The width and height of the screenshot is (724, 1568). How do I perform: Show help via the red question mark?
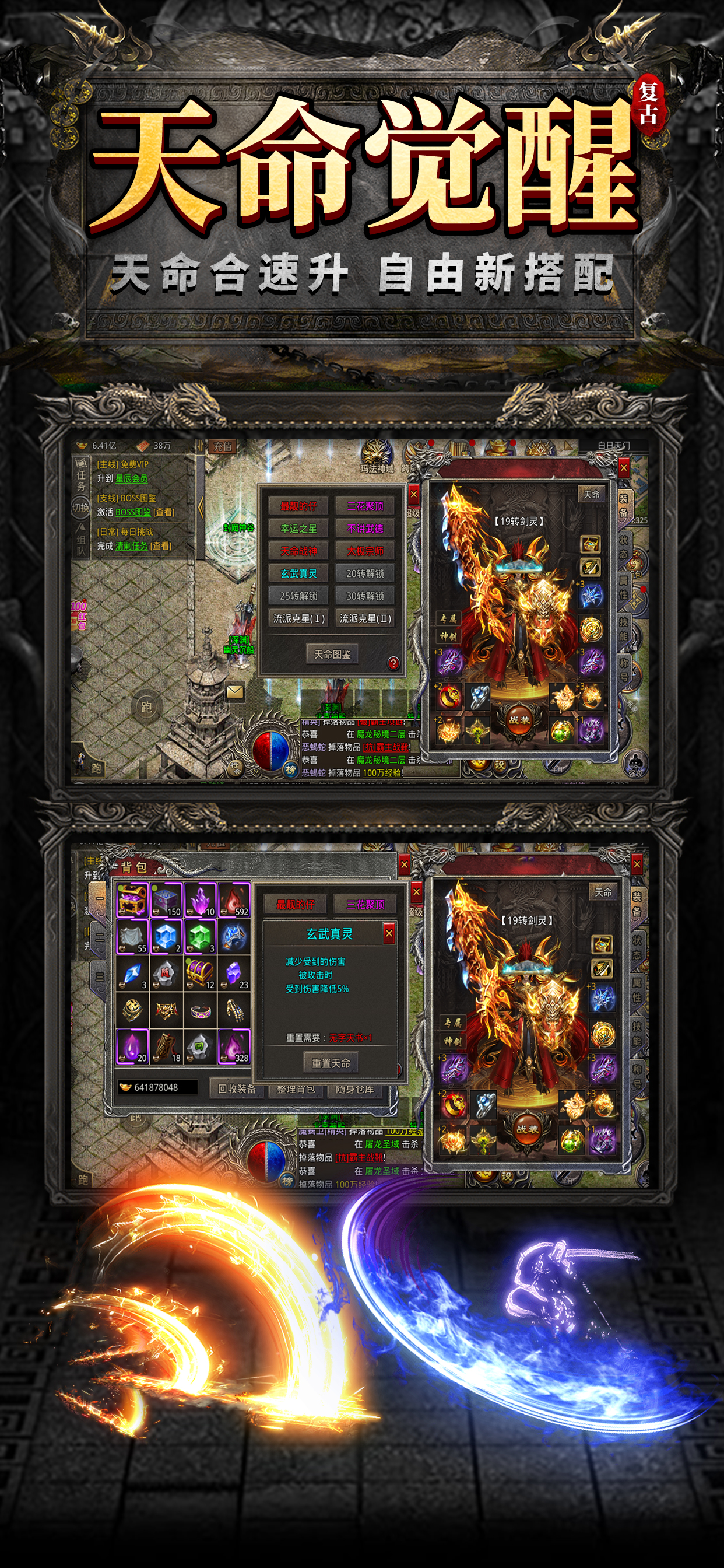393,663
